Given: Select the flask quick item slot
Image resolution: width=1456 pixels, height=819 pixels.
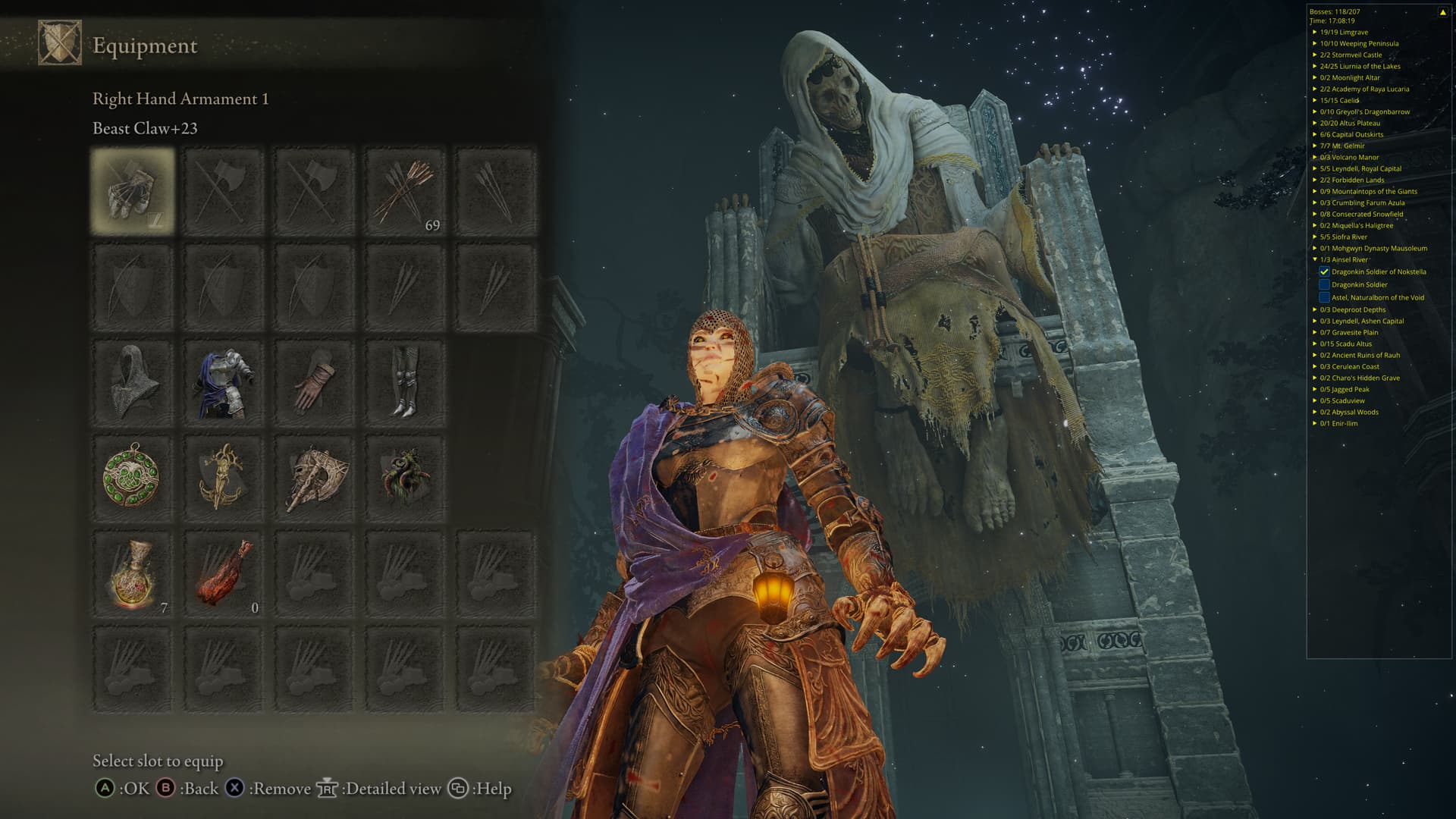Looking at the screenshot, I should pyautogui.click(x=133, y=574).
